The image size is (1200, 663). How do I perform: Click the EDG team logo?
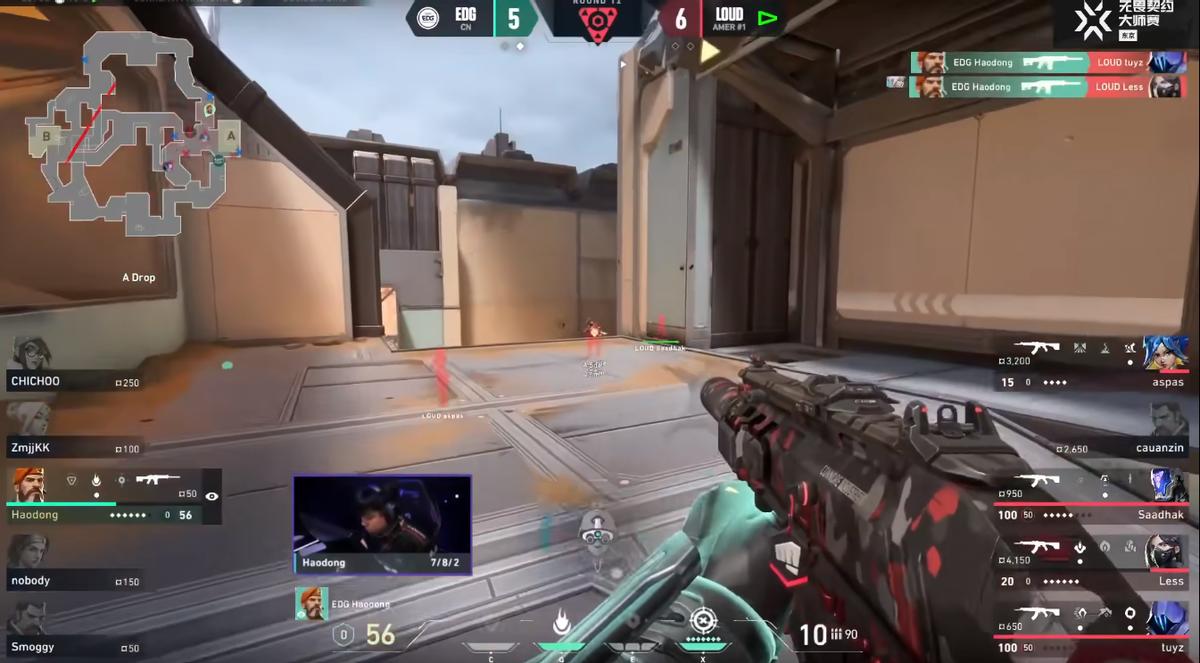[427, 19]
